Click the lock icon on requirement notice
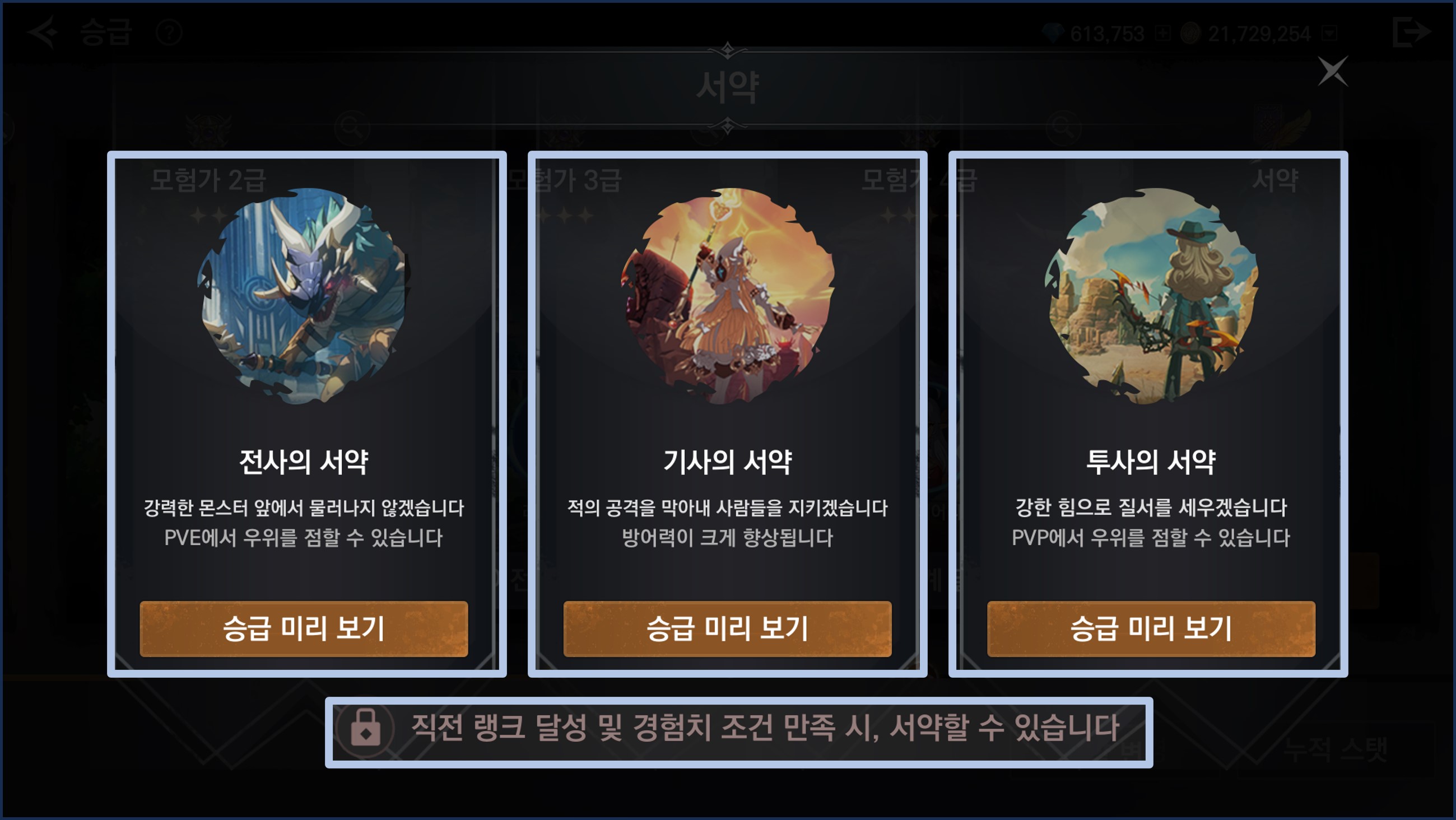 [x=365, y=728]
